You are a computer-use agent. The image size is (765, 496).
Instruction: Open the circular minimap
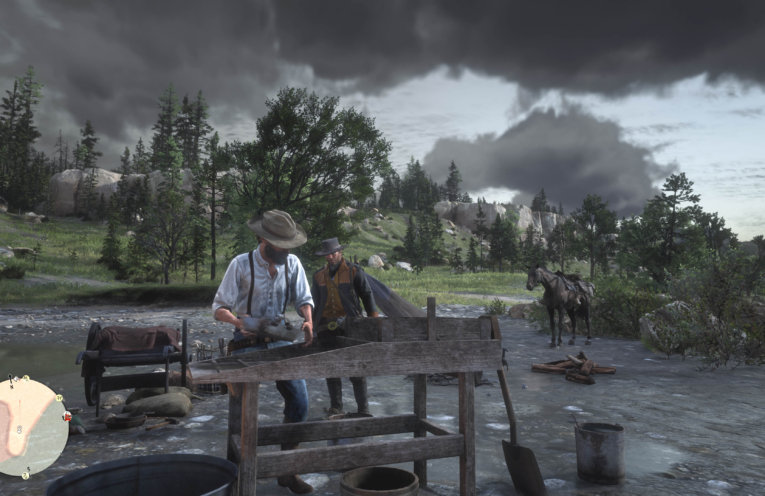(30, 426)
